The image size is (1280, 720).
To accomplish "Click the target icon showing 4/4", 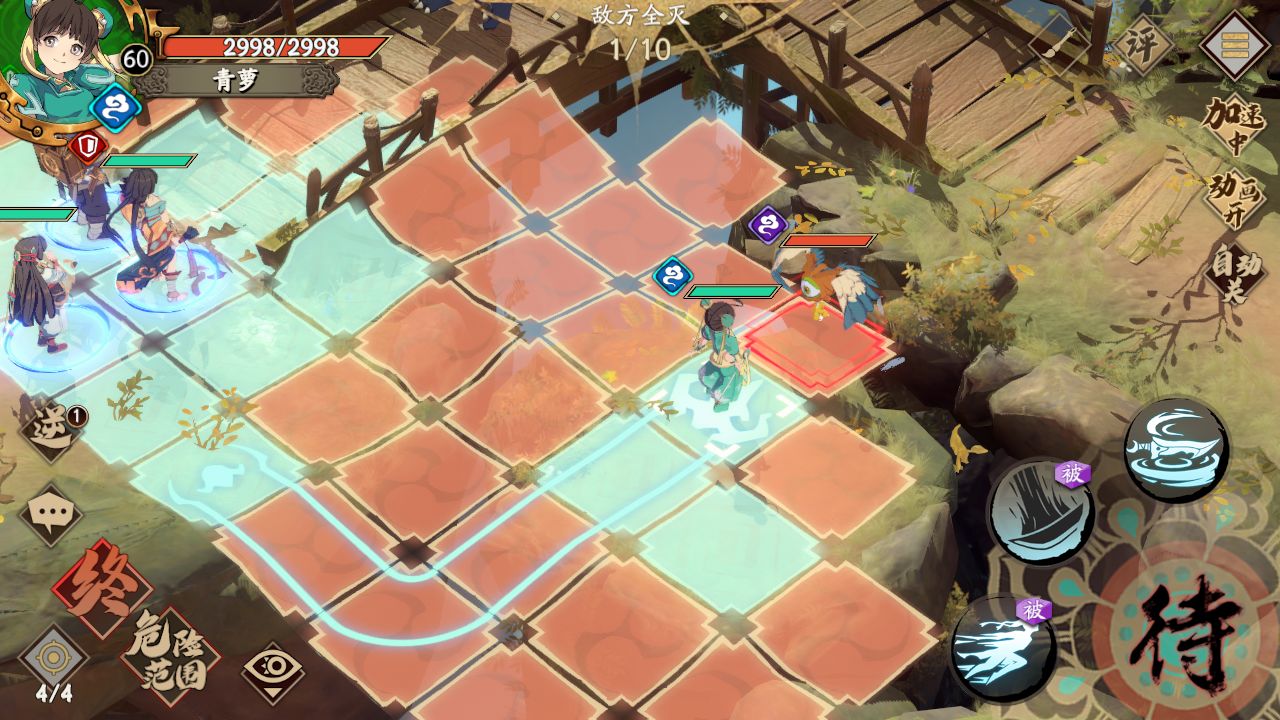I will click(54, 662).
